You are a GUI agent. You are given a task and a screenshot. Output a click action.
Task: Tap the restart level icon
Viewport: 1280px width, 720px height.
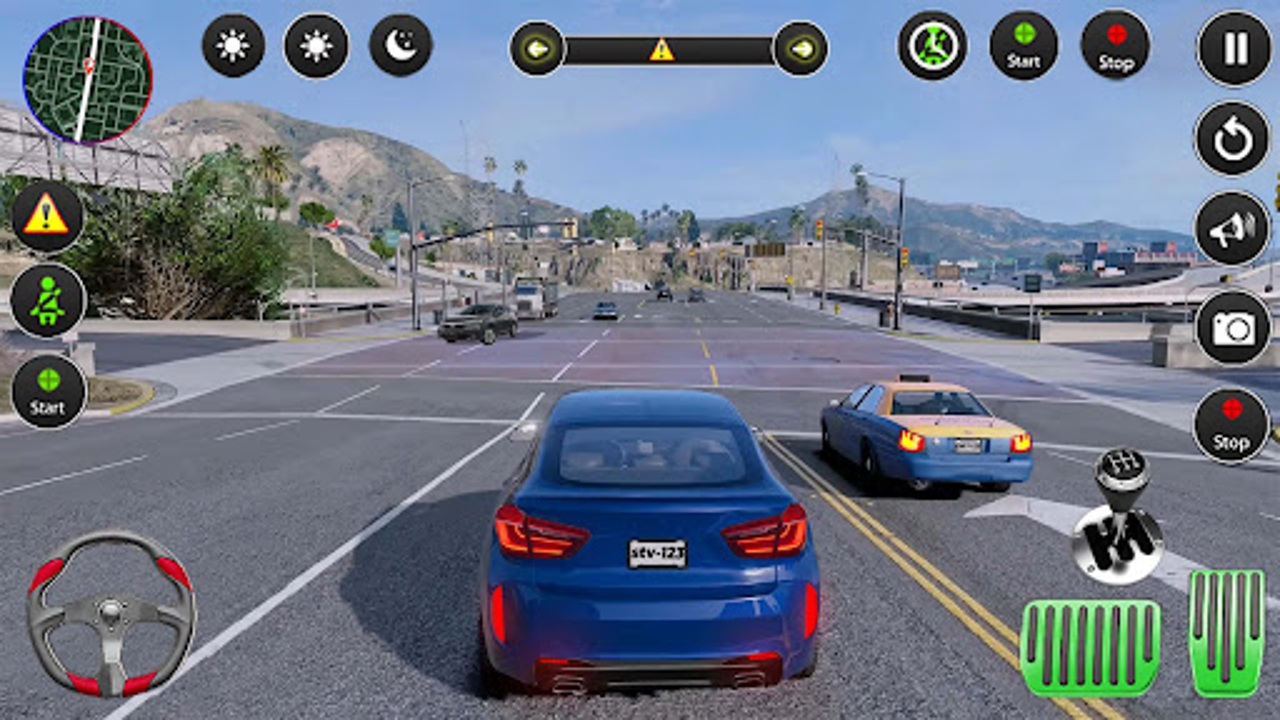click(1232, 139)
